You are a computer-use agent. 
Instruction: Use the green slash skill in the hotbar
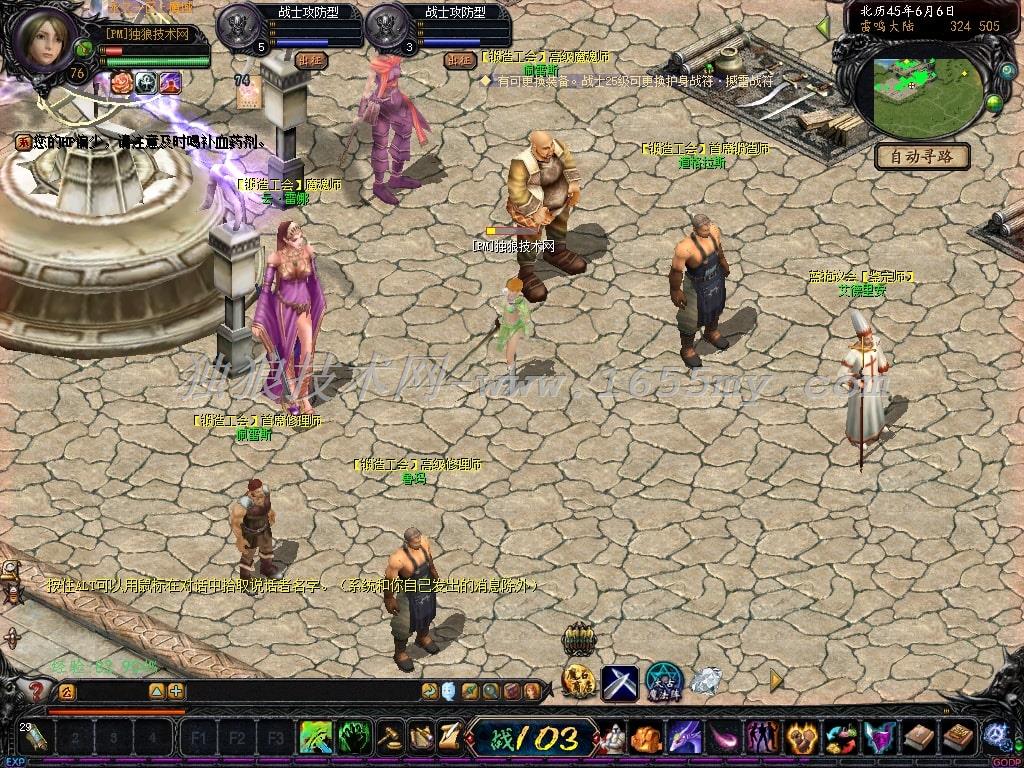316,738
